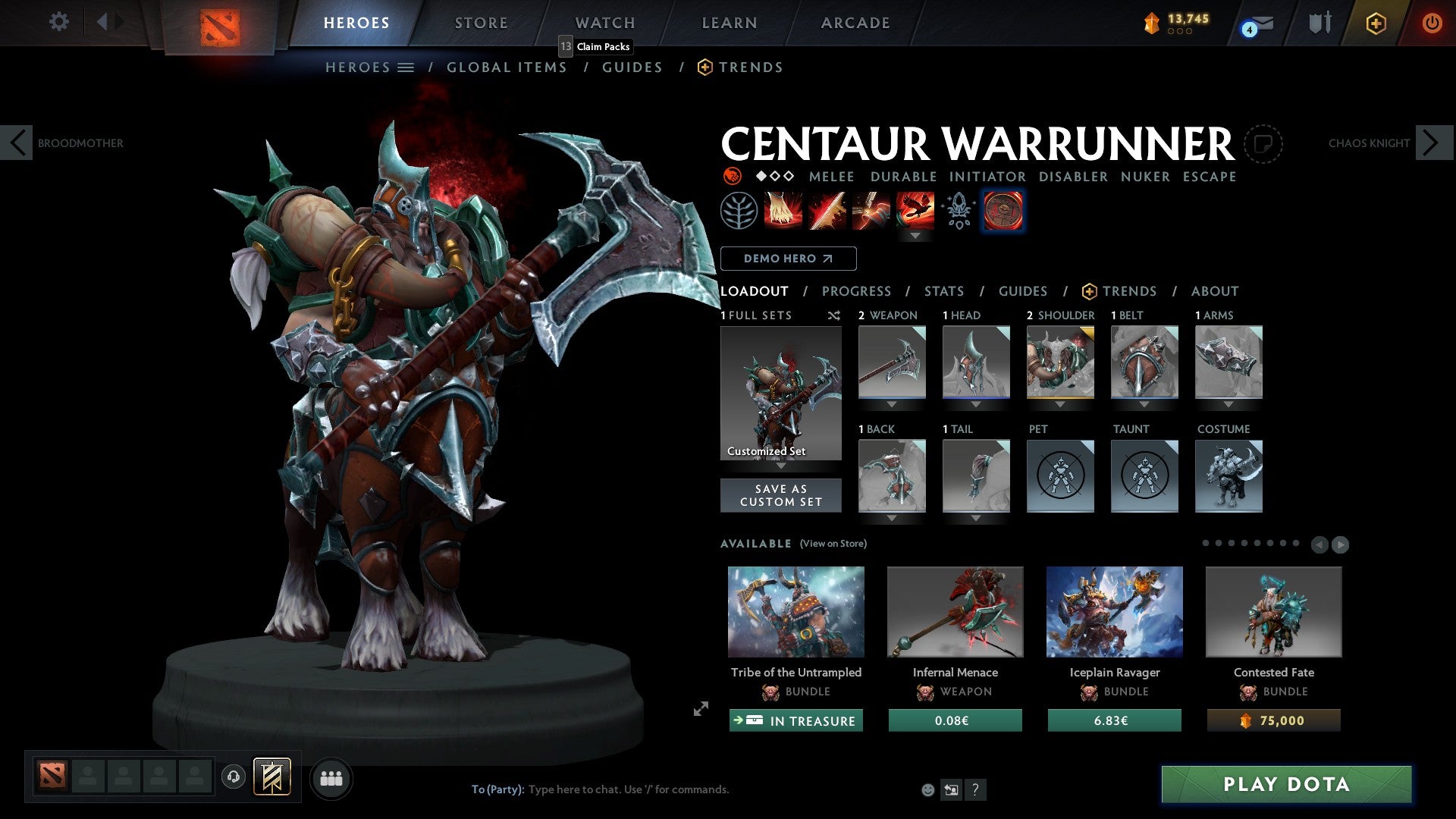
Task: Expand alternative weapons under the WEAPON slot
Action: click(891, 406)
